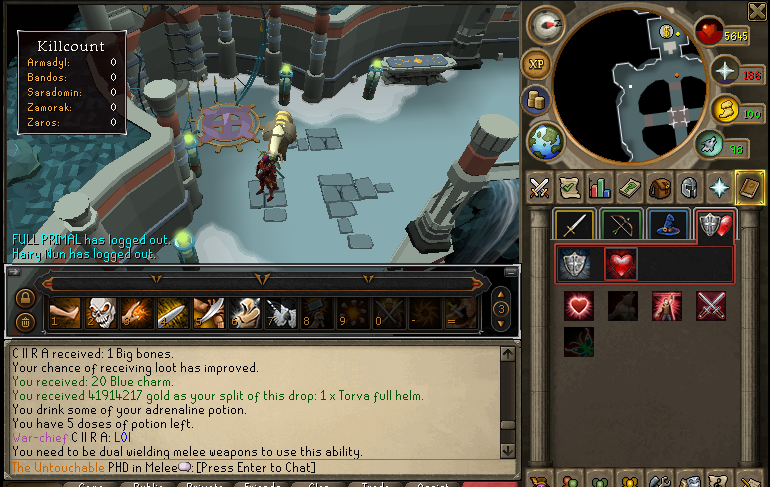Click the chat input line
The width and height of the screenshot is (770, 487).
pyautogui.click(x=260, y=467)
